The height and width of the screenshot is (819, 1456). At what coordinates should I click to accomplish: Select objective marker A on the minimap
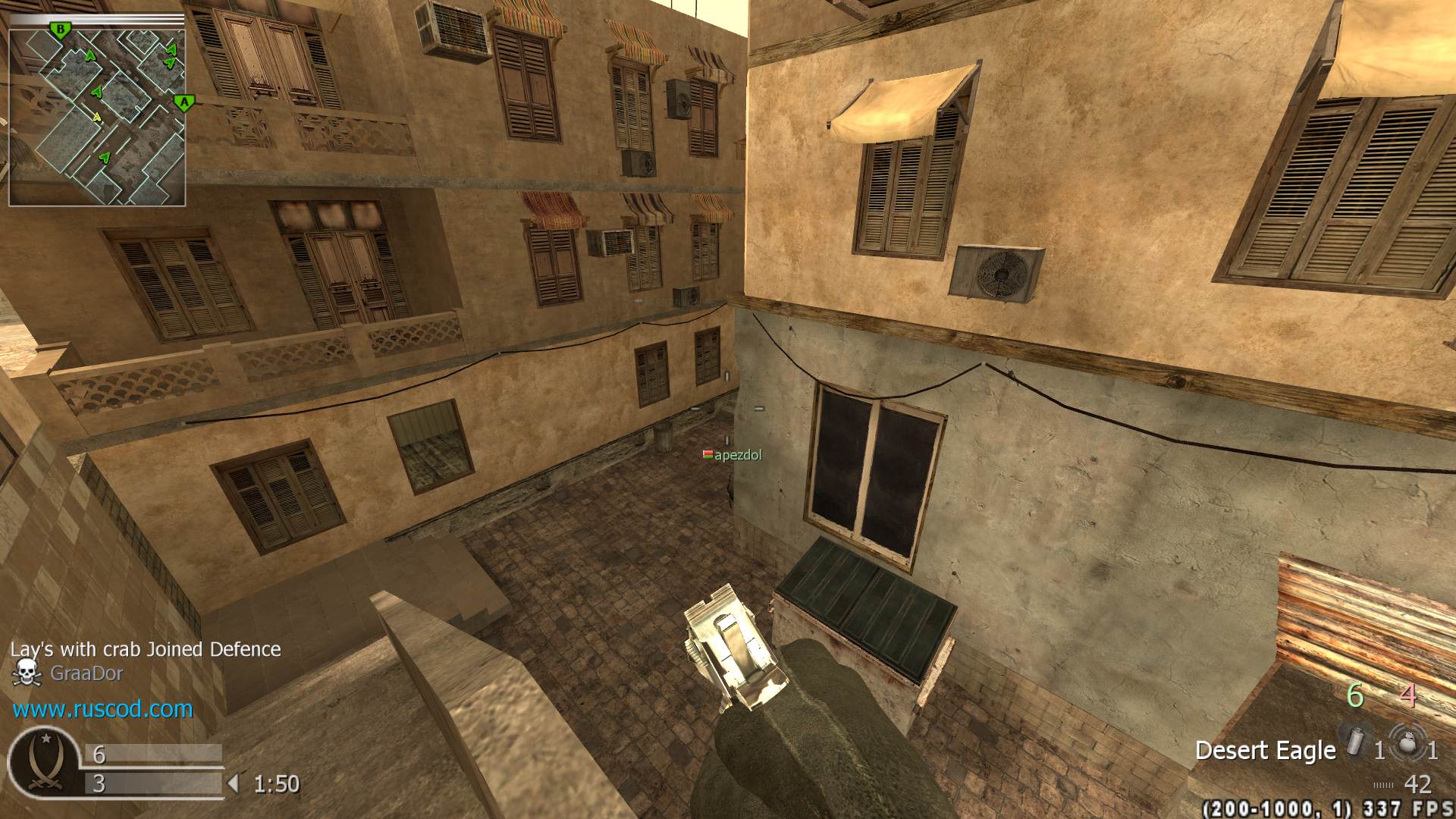point(184,102)
